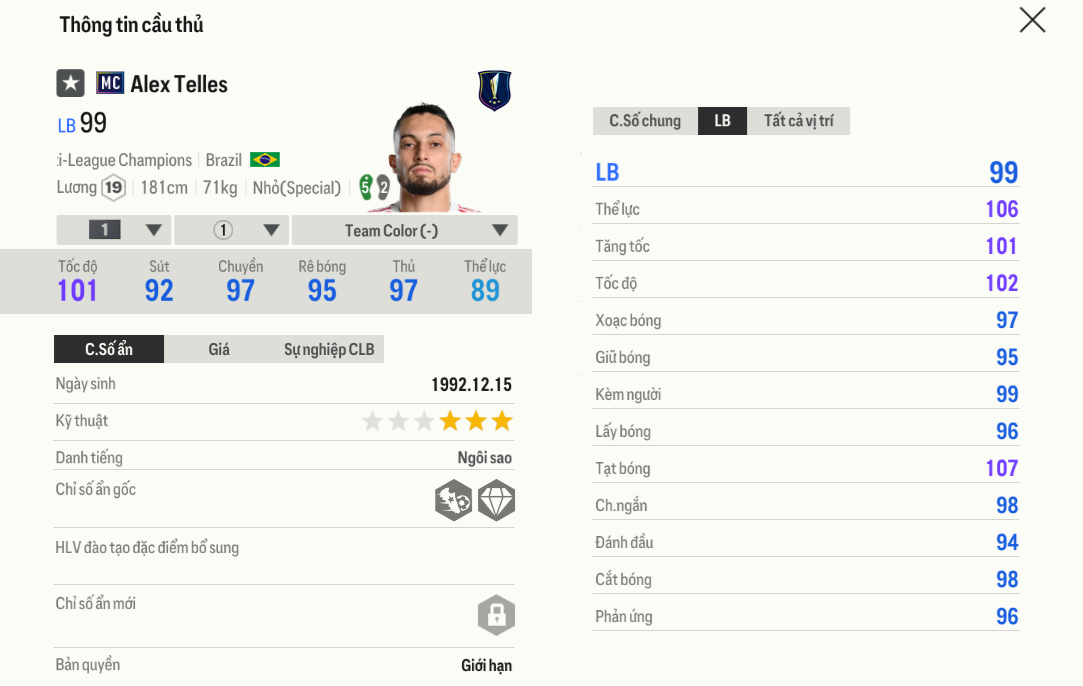Toggle the favorite star icon
The image size is (1083, 686).
click(x=70, y=83)
